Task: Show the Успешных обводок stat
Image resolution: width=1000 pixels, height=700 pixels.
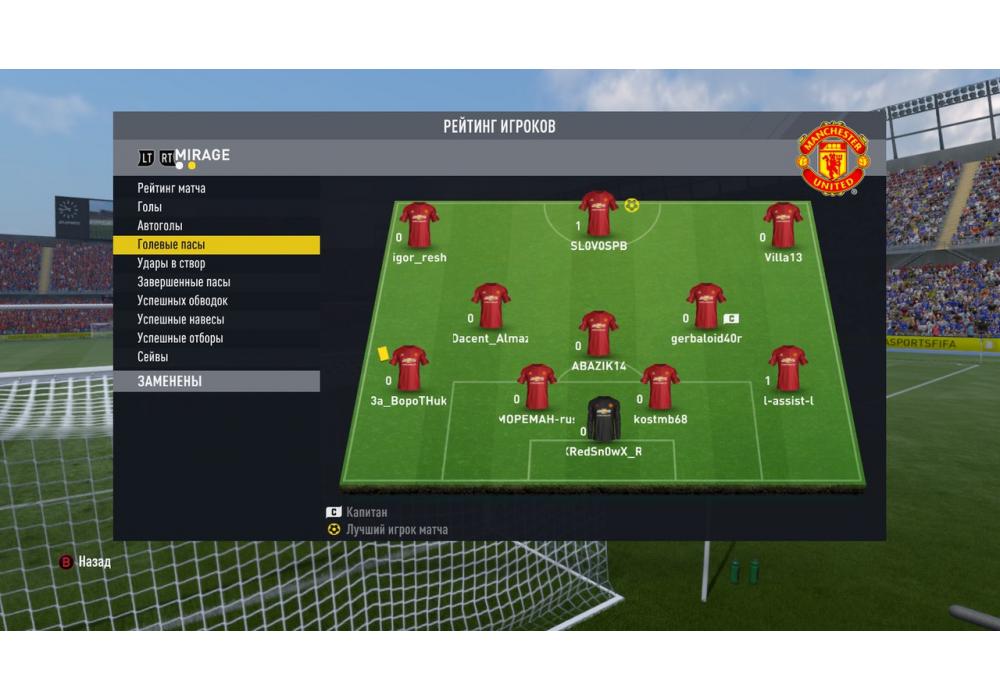Action: point(183,301)
